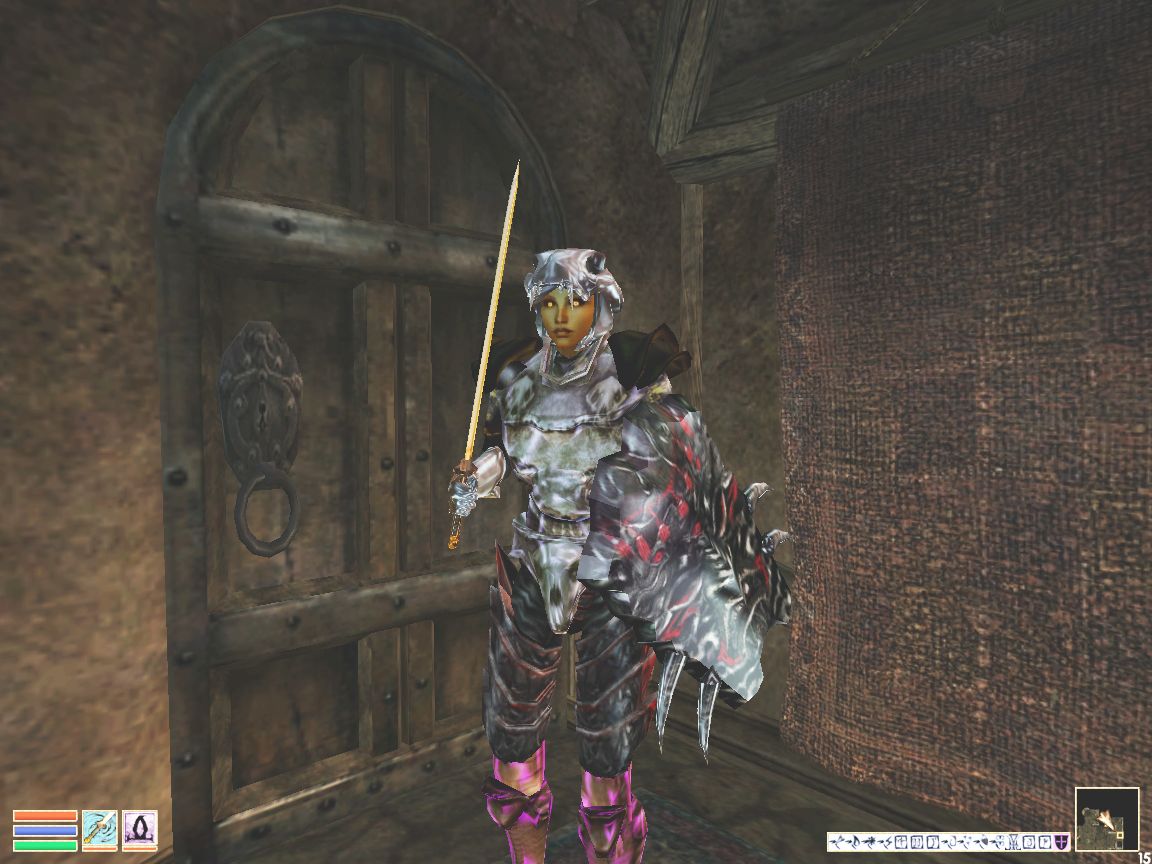Click the purple shield active effect icon
The height and width of the screenshot is (864, 1152).
(1062, 842)
